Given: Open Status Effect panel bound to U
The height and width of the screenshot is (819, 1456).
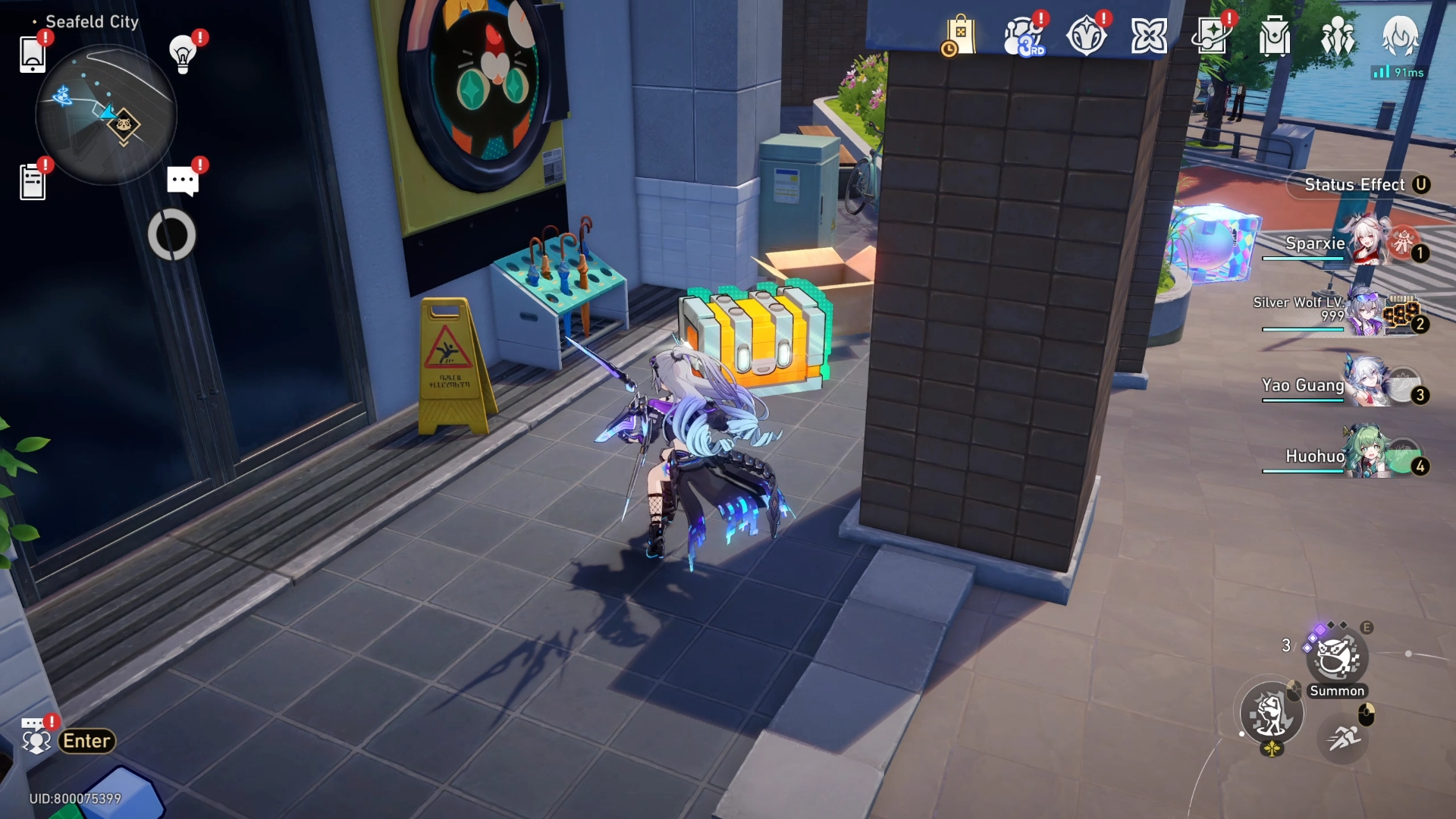Looking at the screenshot, I should click(1357, 184).
